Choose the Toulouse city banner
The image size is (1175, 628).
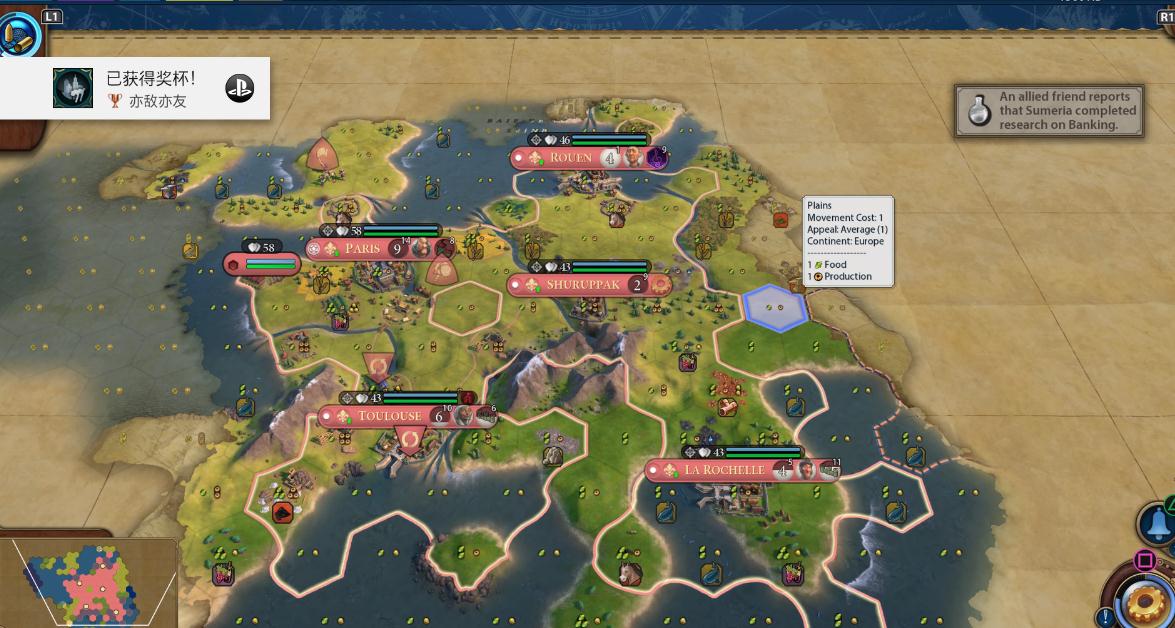pyautogui.click(x=389, y=416)
